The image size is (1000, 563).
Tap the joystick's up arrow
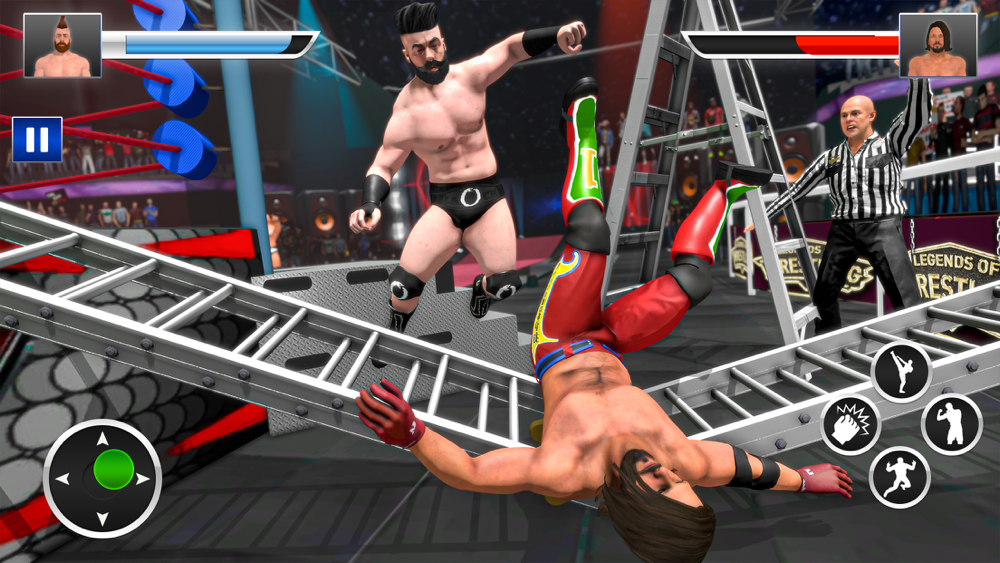103,438
